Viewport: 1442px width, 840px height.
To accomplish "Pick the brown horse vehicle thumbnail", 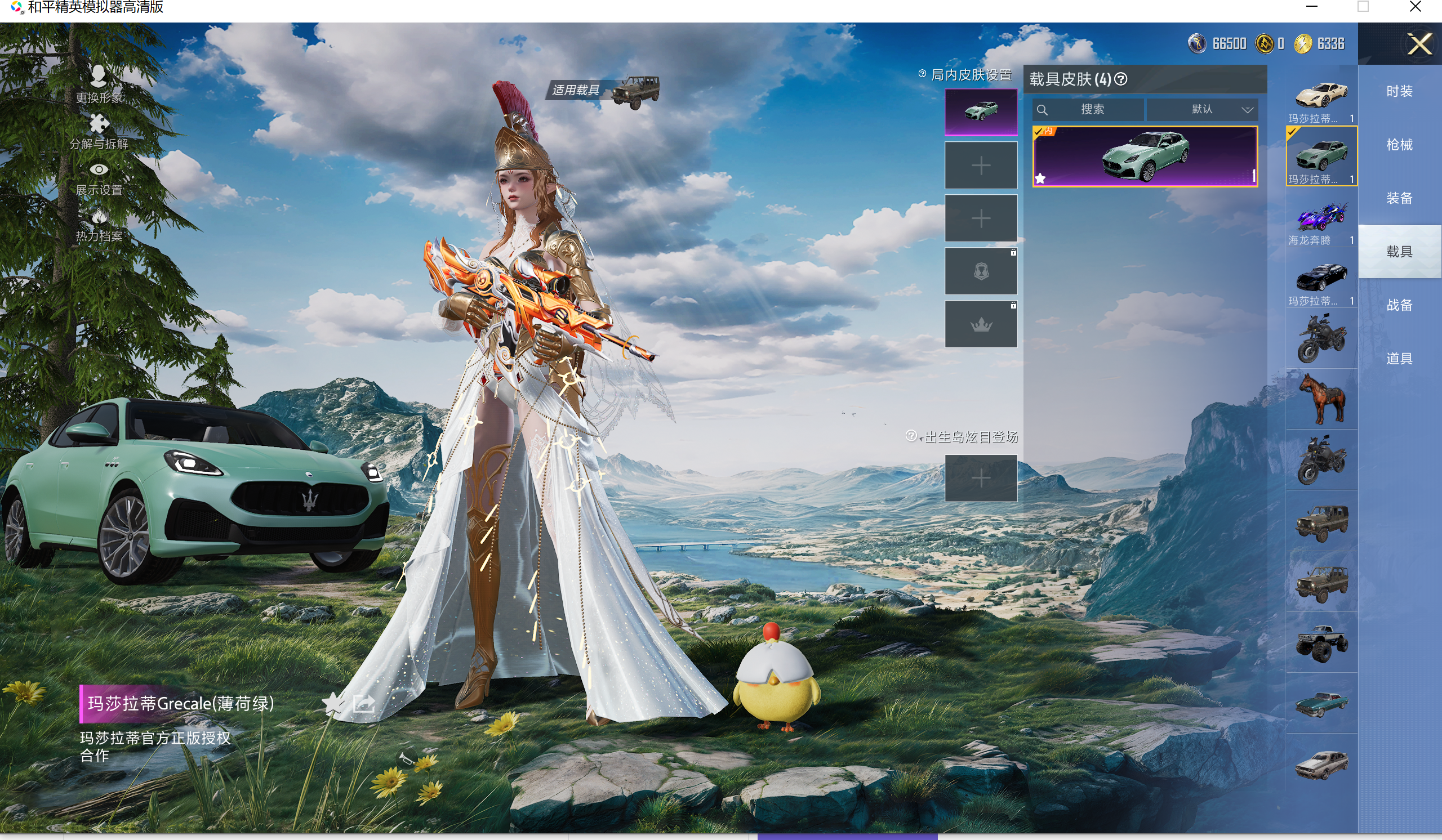I will [x=1321, y=399].
